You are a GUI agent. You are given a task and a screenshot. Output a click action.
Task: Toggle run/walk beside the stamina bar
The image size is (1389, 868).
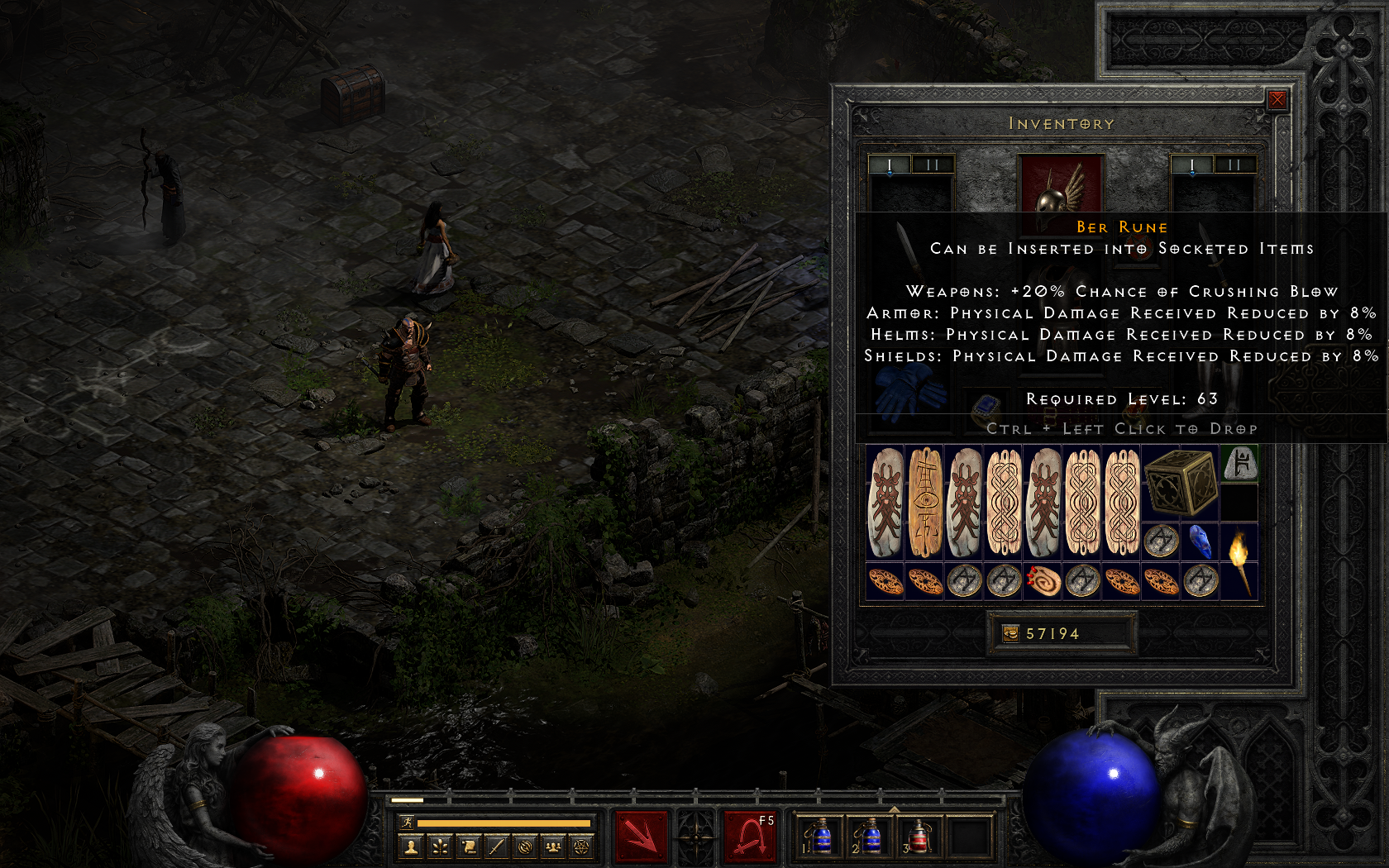[x=406, y=822]
